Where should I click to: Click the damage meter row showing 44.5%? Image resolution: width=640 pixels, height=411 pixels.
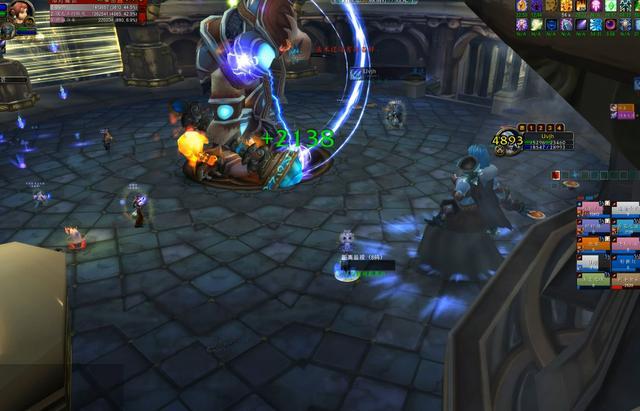(x=98, y=7)
